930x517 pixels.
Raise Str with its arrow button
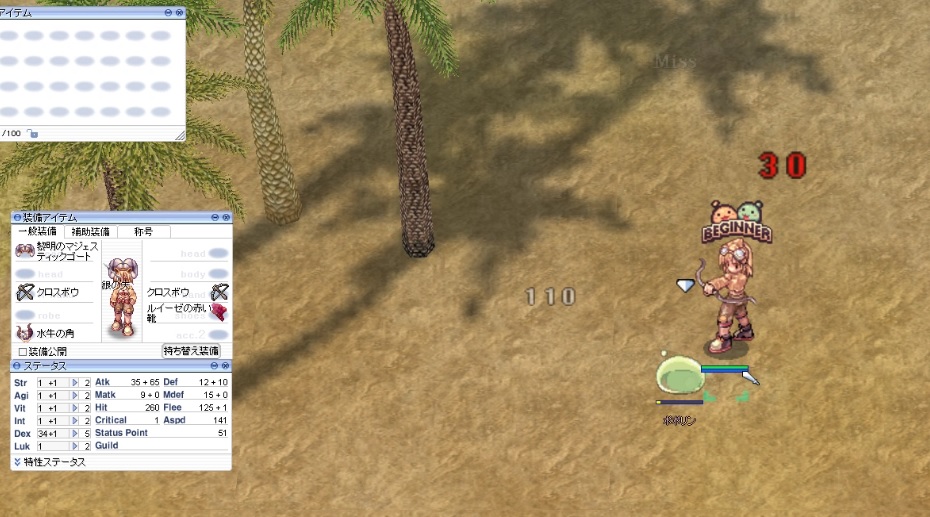click(x=74, y=383)
